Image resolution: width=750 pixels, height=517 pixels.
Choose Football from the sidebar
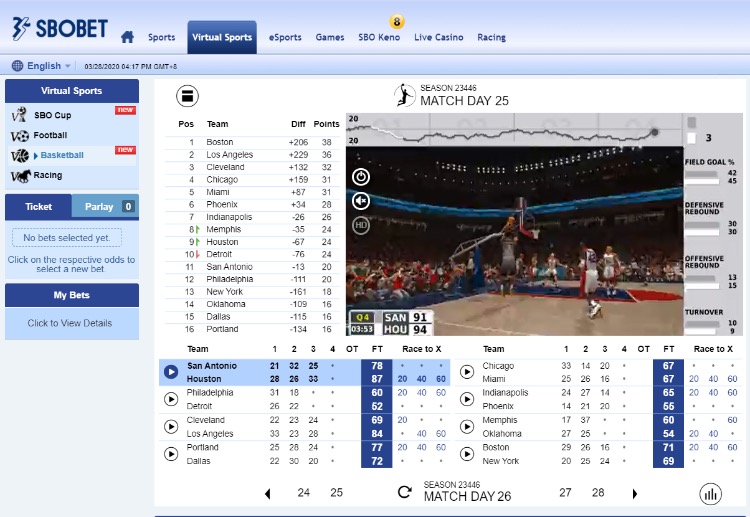tap(50, 135)
